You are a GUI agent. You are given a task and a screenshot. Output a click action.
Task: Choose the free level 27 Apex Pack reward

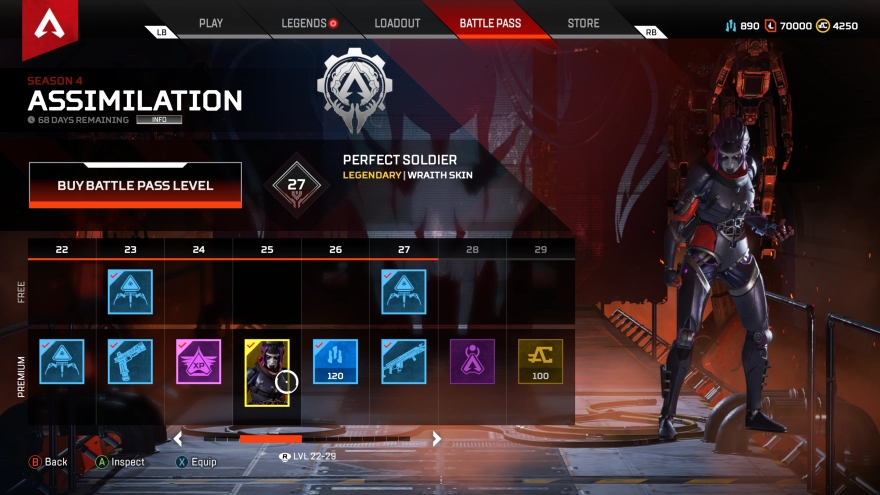click(404, 291)
